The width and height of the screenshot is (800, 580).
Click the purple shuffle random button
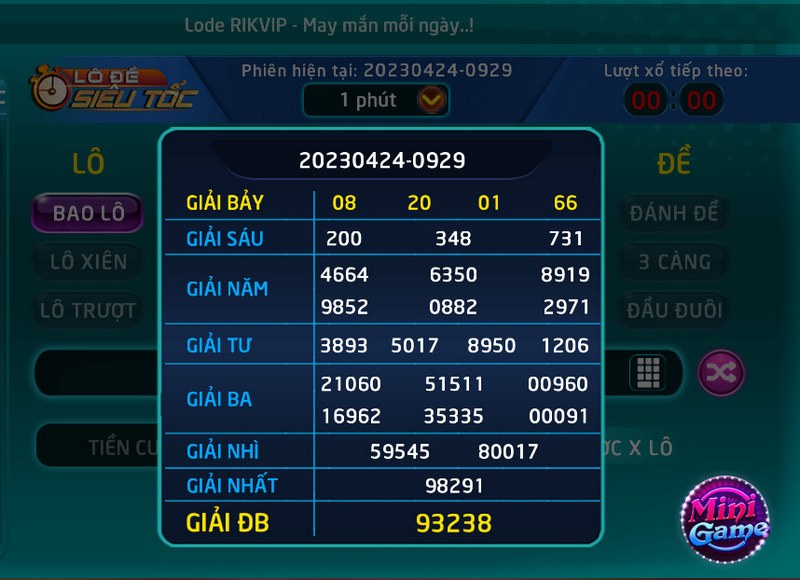721,373
